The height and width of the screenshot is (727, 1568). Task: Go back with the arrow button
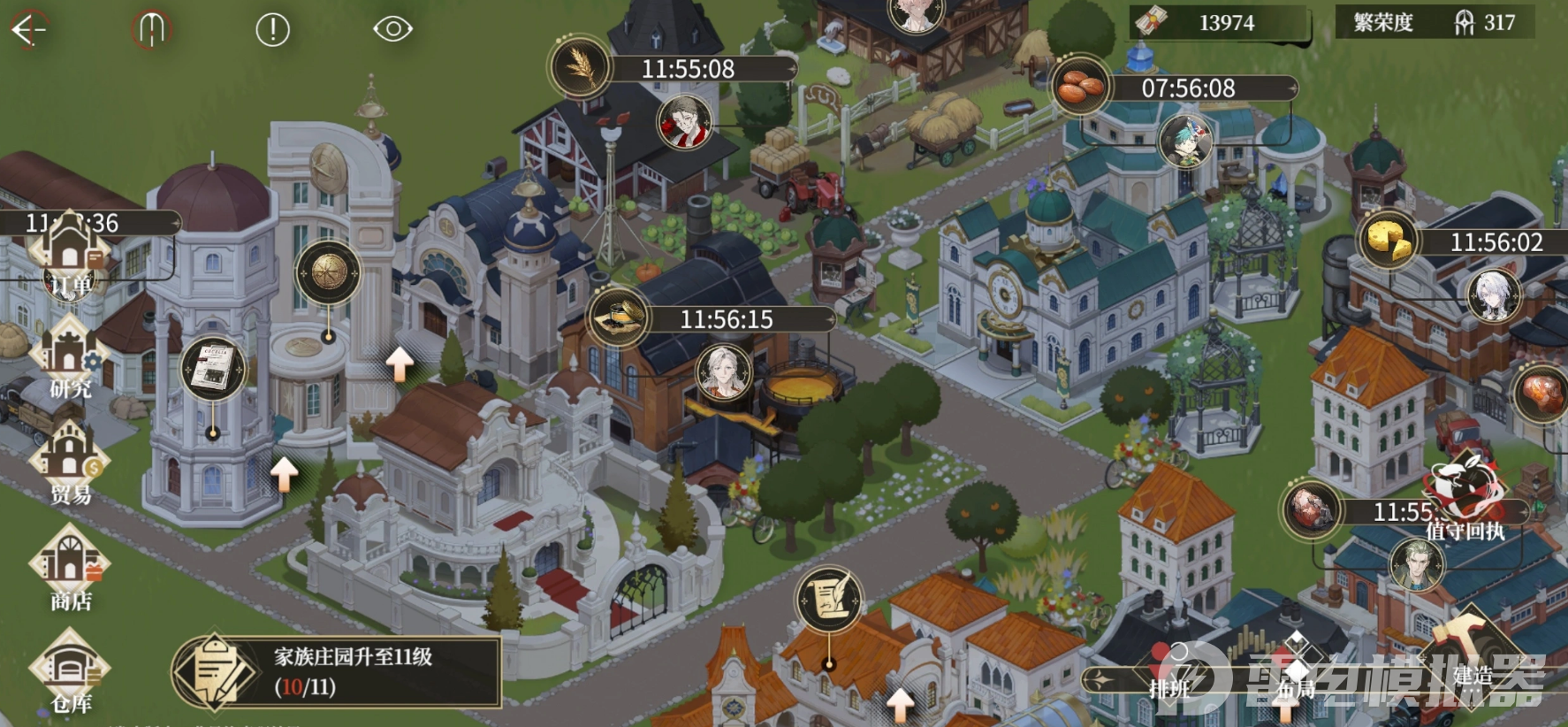pos(28,29)
